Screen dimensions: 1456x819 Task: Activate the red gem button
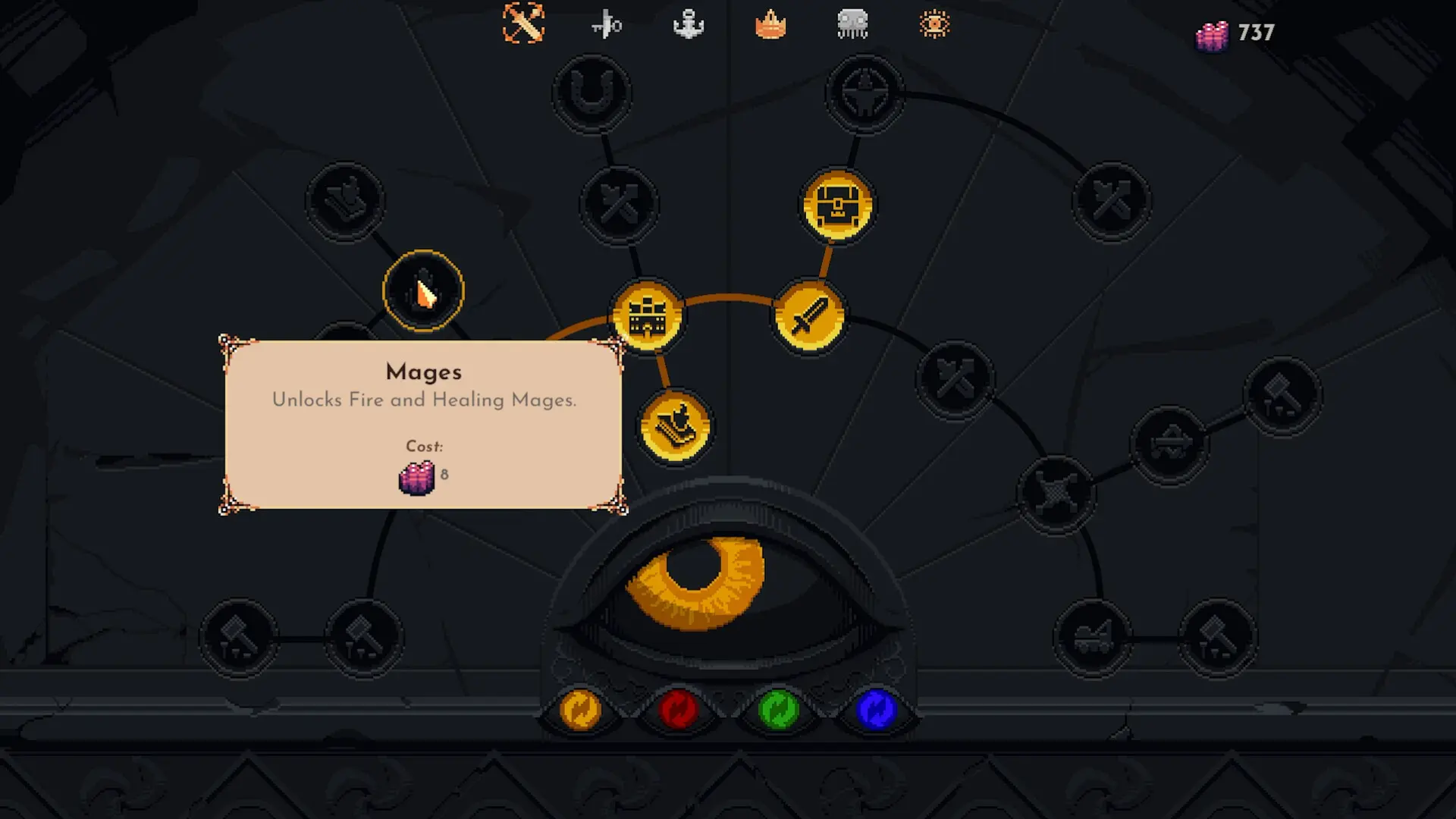coord(679,711)
